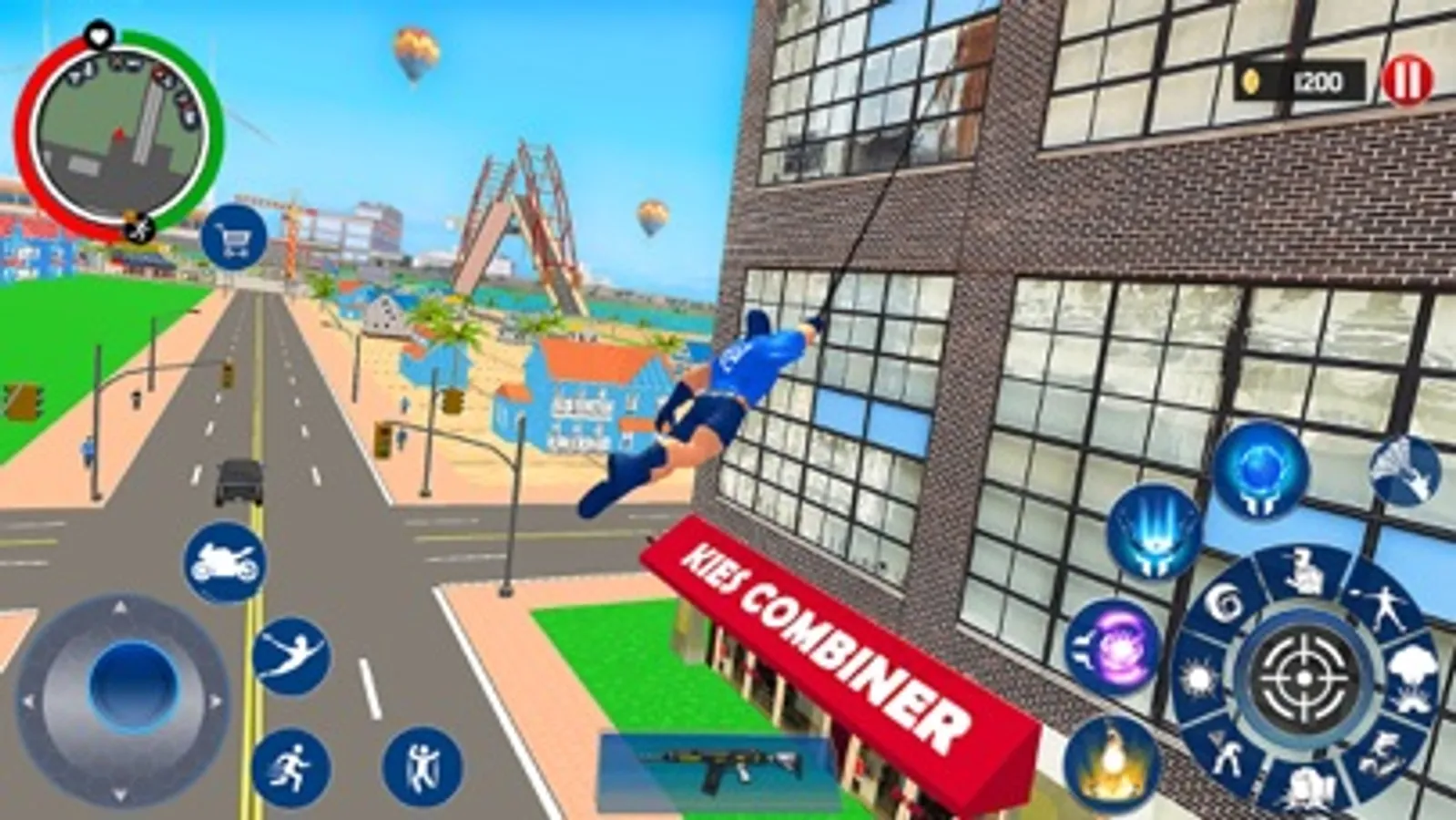Tap the crosshair at weapon wheel center
Image resolution: width=1456 pixels, height=820 pixels.
point(1304,676)
